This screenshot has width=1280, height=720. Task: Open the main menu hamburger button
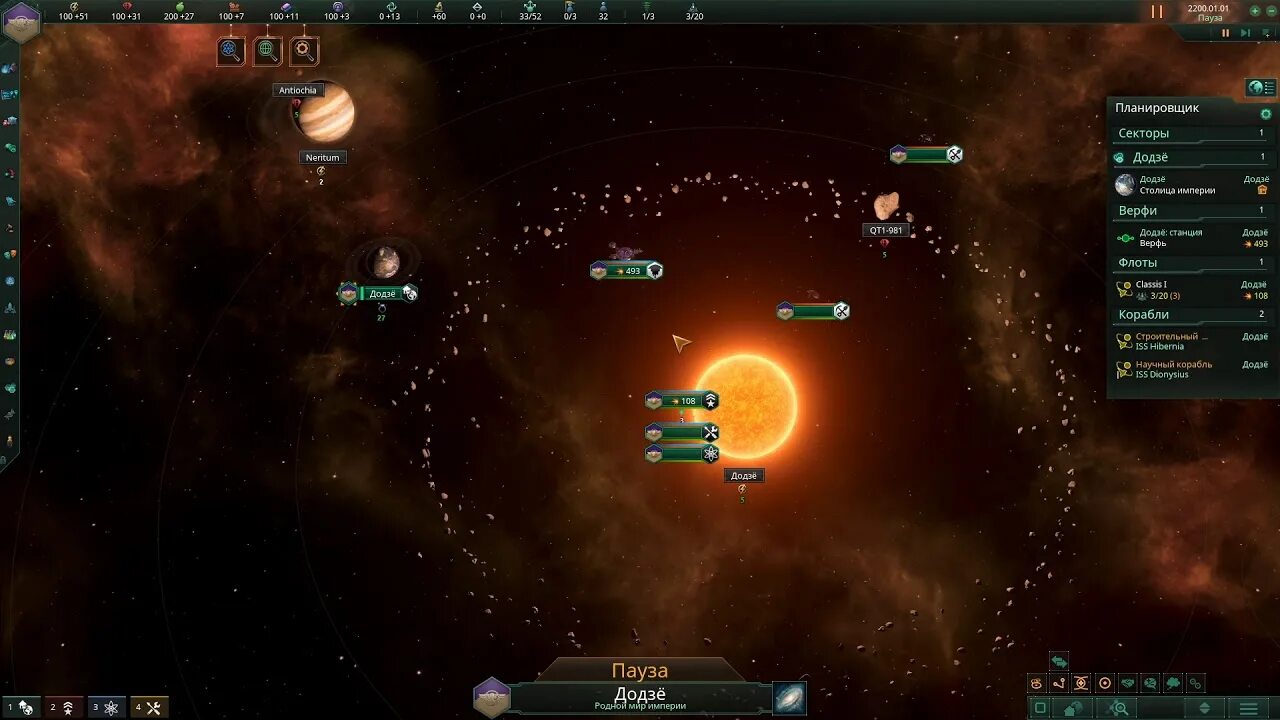1248,708
